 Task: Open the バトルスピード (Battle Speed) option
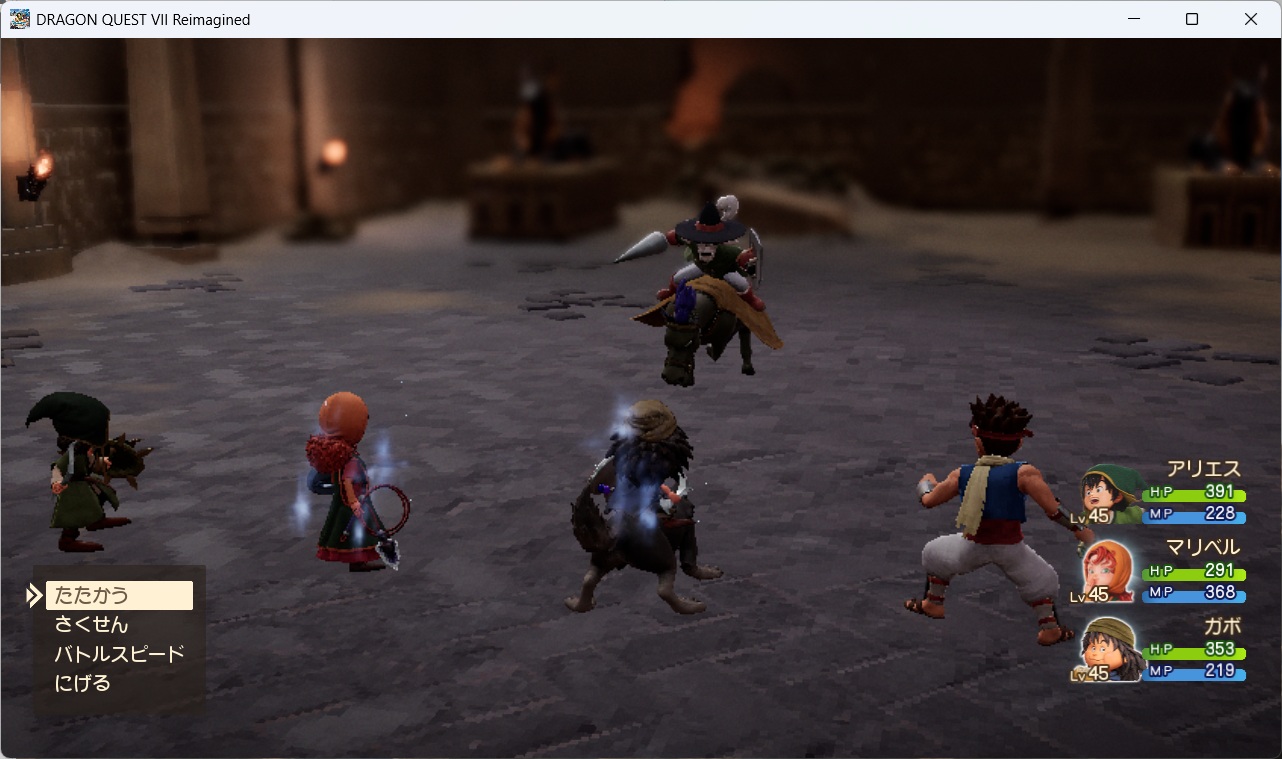(119, 654)
